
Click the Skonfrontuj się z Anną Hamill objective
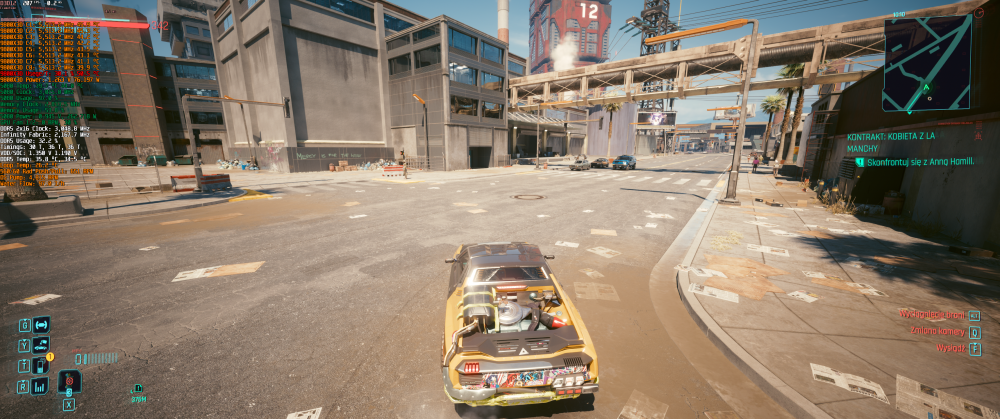915,161
